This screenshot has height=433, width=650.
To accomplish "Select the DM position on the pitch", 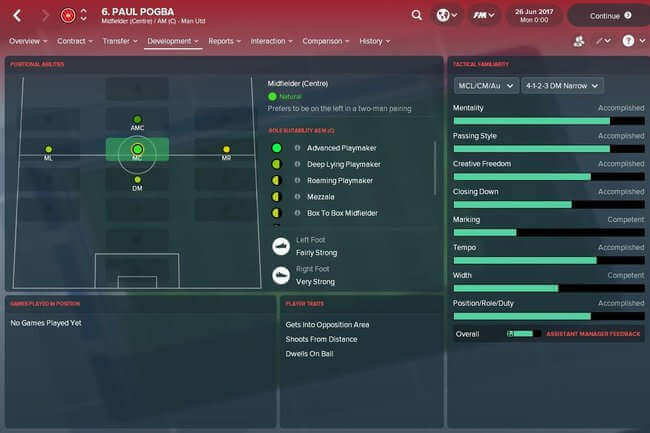I will point(137,180).
